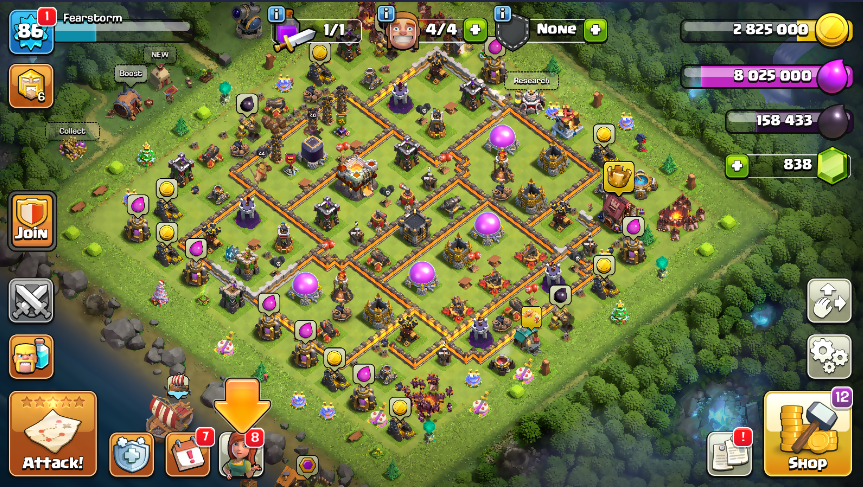
Task: Show builder info via blue i icon
Action: coord(386,14)
